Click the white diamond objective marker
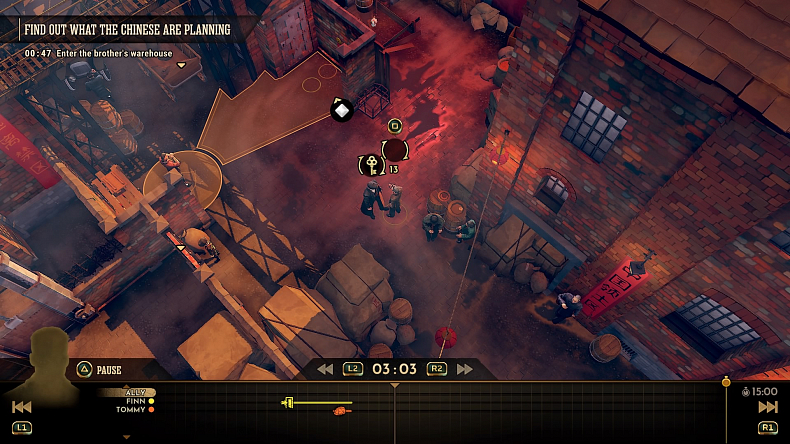790x444 pixels. pos(342,110)
